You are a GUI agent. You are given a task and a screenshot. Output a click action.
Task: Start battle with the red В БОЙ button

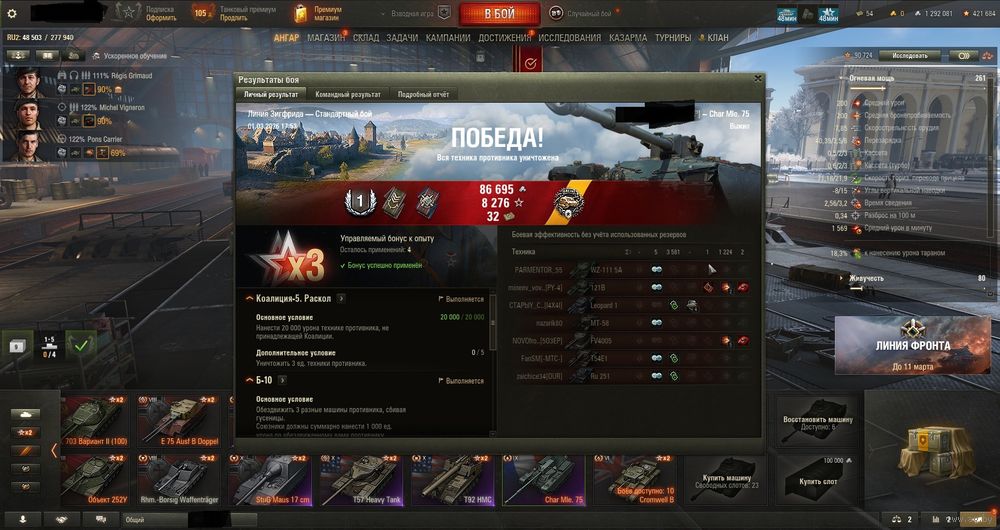pos(499,14)
